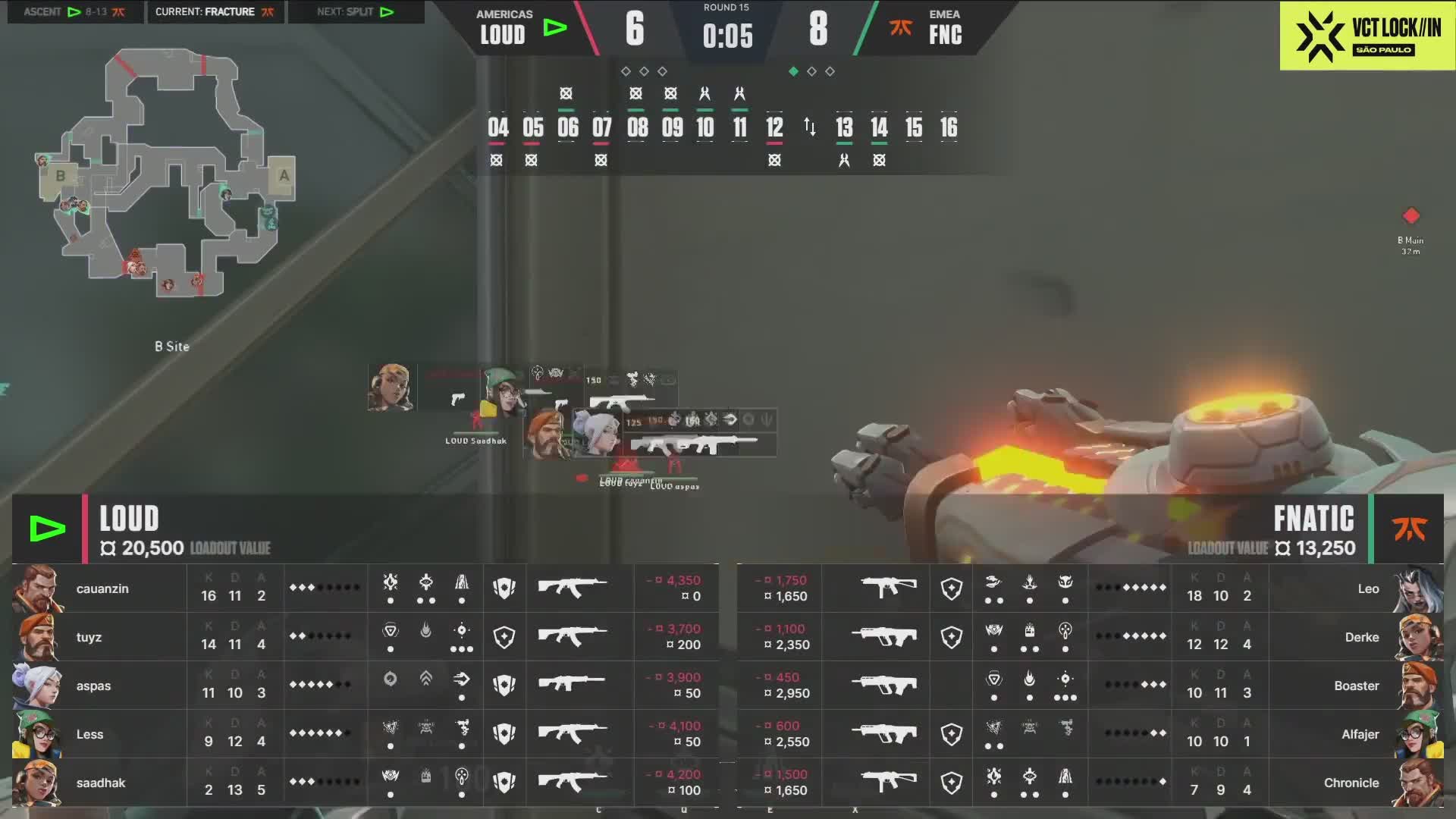Click Boaster's player portrait
This screenshot has height=819, width=1456.
pos(1419,686)
